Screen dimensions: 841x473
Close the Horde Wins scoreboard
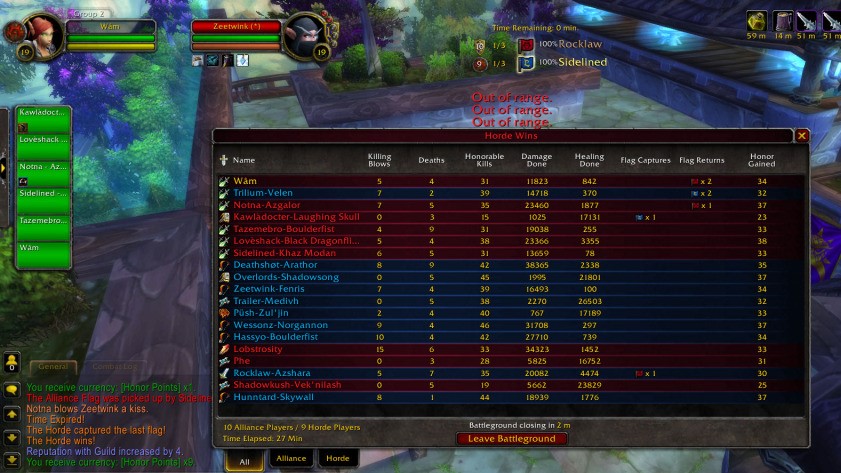click(x=801, y=136)
